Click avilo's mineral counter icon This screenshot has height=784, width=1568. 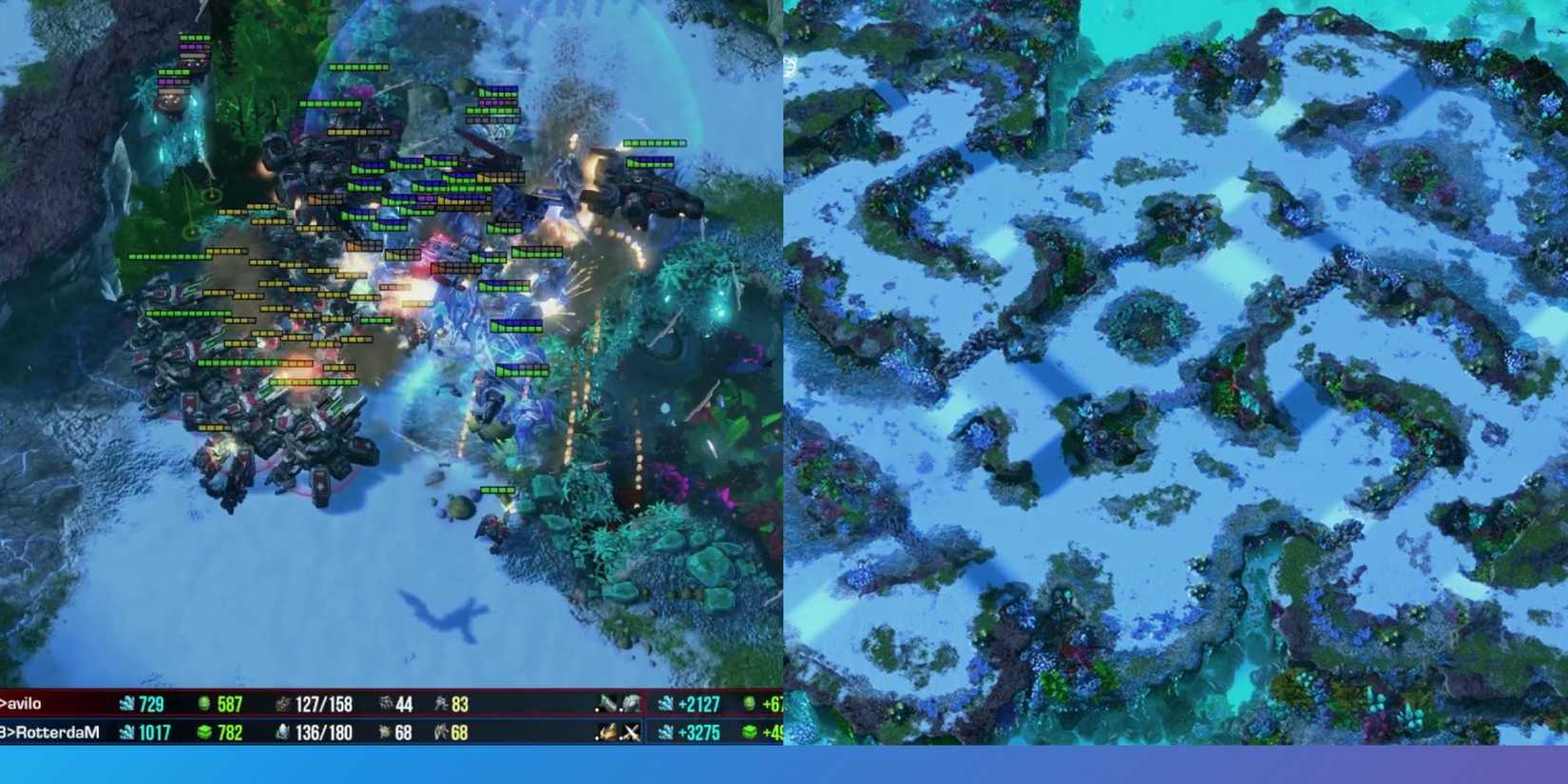pyautogui.click(x=126, y=704)
